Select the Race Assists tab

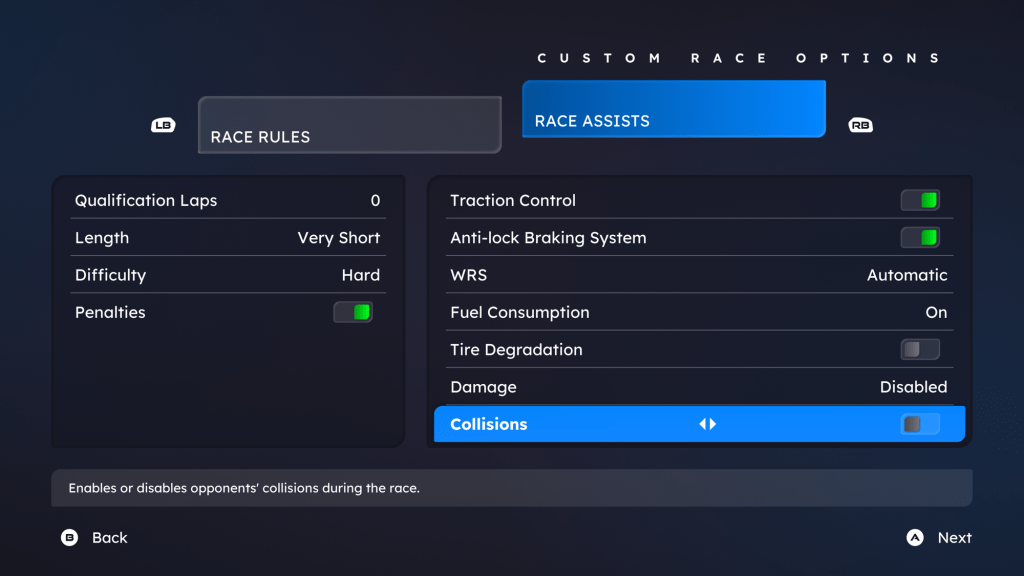(673, 109)
